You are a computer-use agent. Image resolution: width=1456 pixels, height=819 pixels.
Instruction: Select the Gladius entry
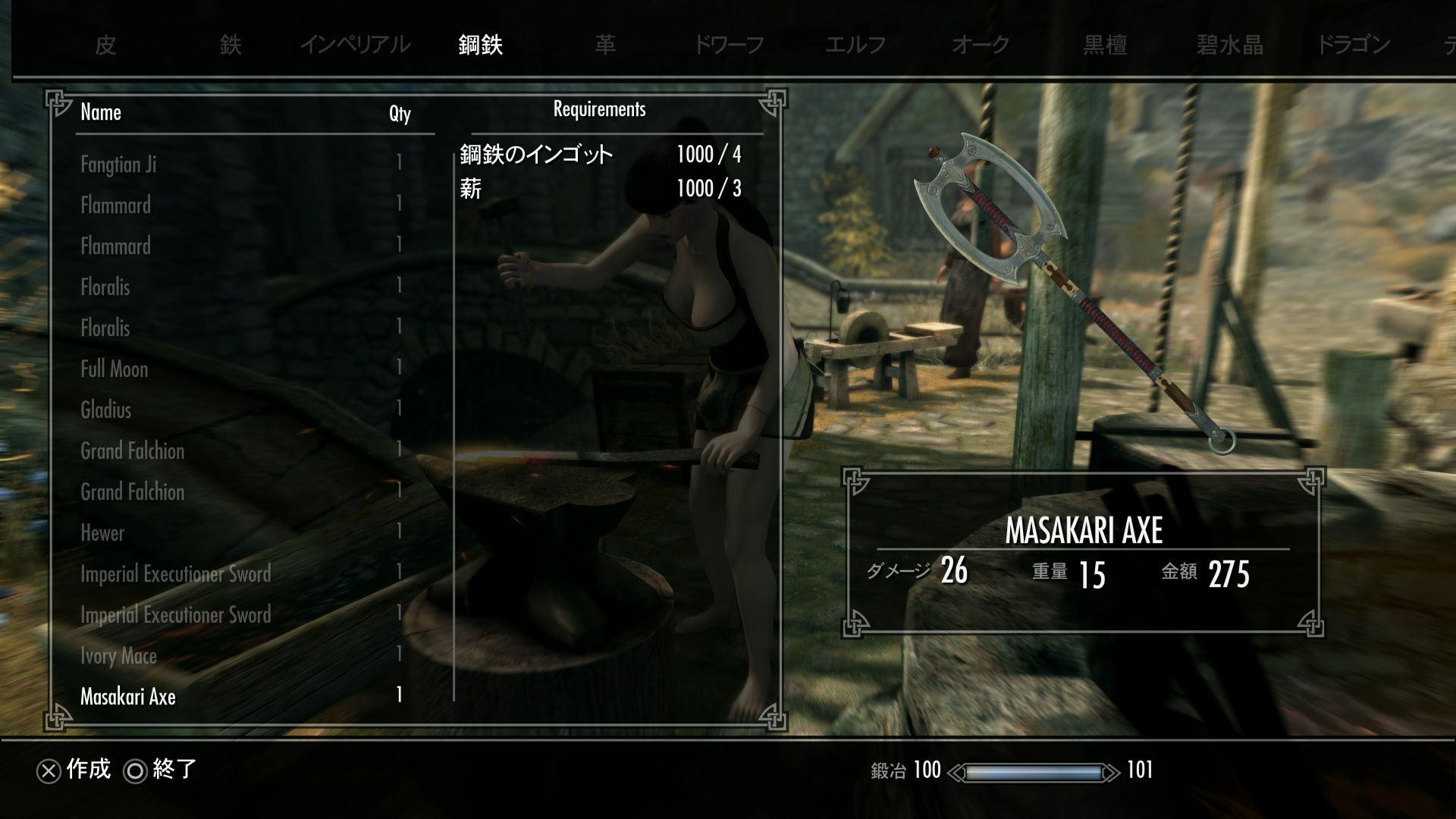(x=106, y=410)
